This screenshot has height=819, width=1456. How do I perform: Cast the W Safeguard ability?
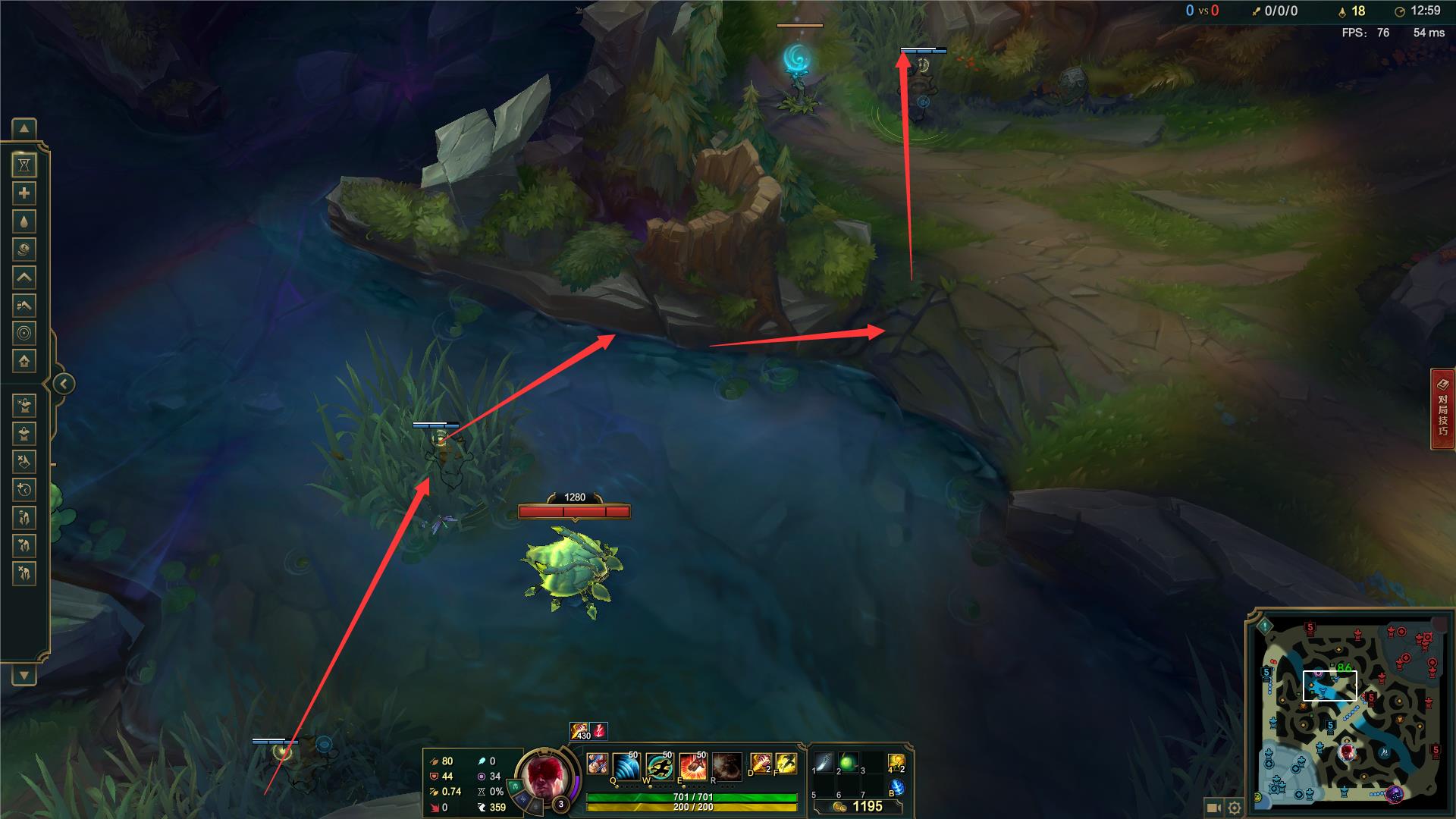click(660, 767)
